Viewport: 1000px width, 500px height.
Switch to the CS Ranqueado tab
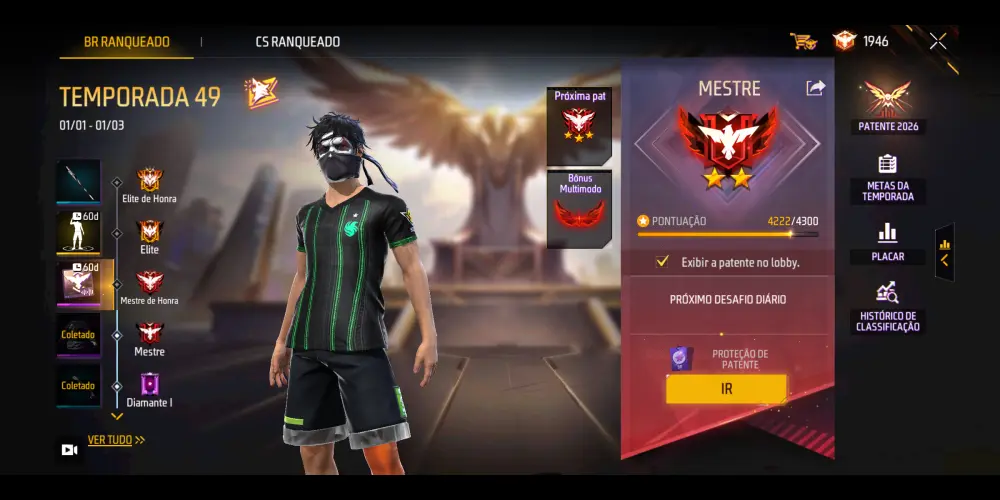click(x=297, y=42)
